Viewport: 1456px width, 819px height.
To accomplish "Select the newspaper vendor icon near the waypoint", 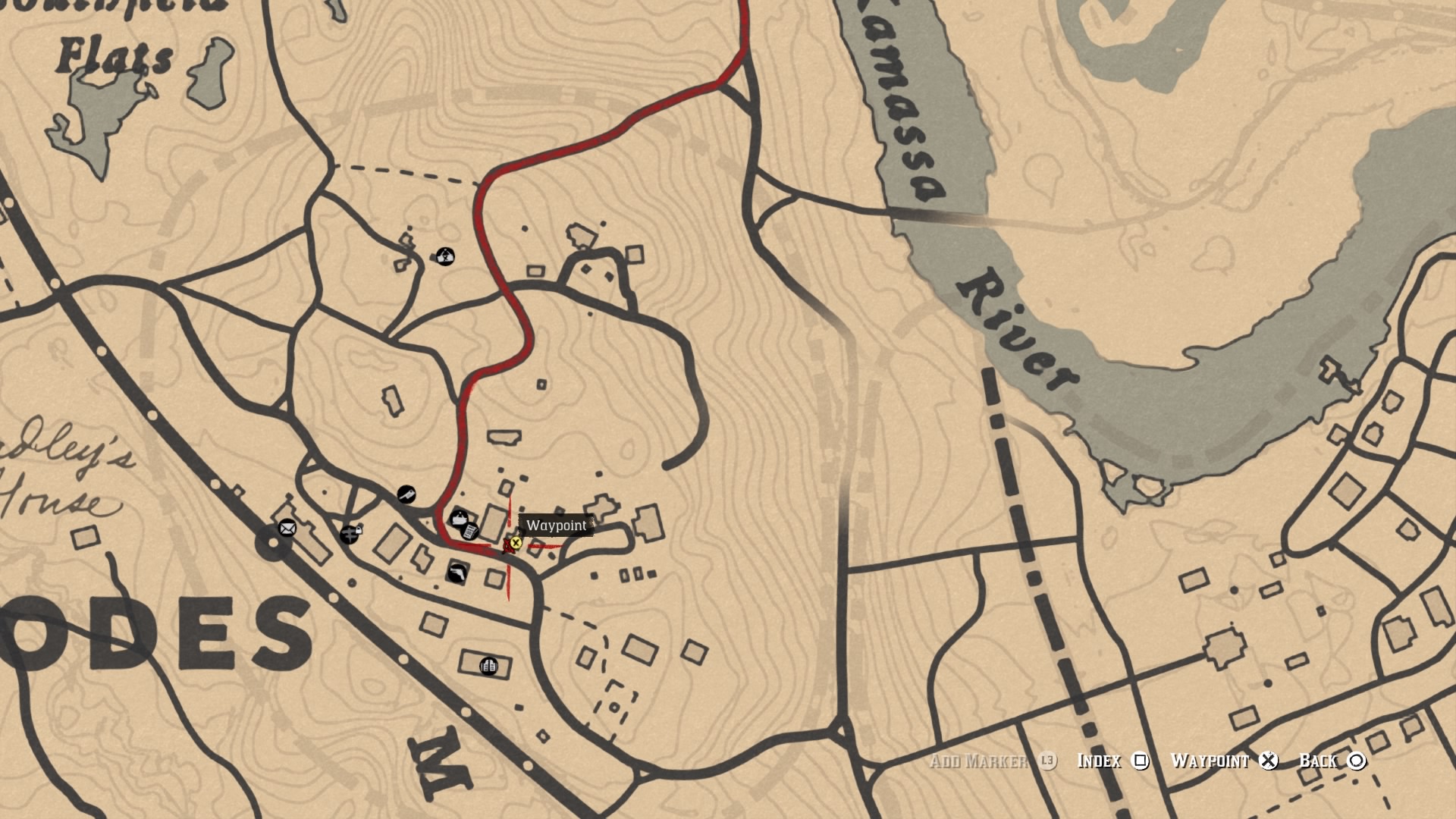I will 471,531.
